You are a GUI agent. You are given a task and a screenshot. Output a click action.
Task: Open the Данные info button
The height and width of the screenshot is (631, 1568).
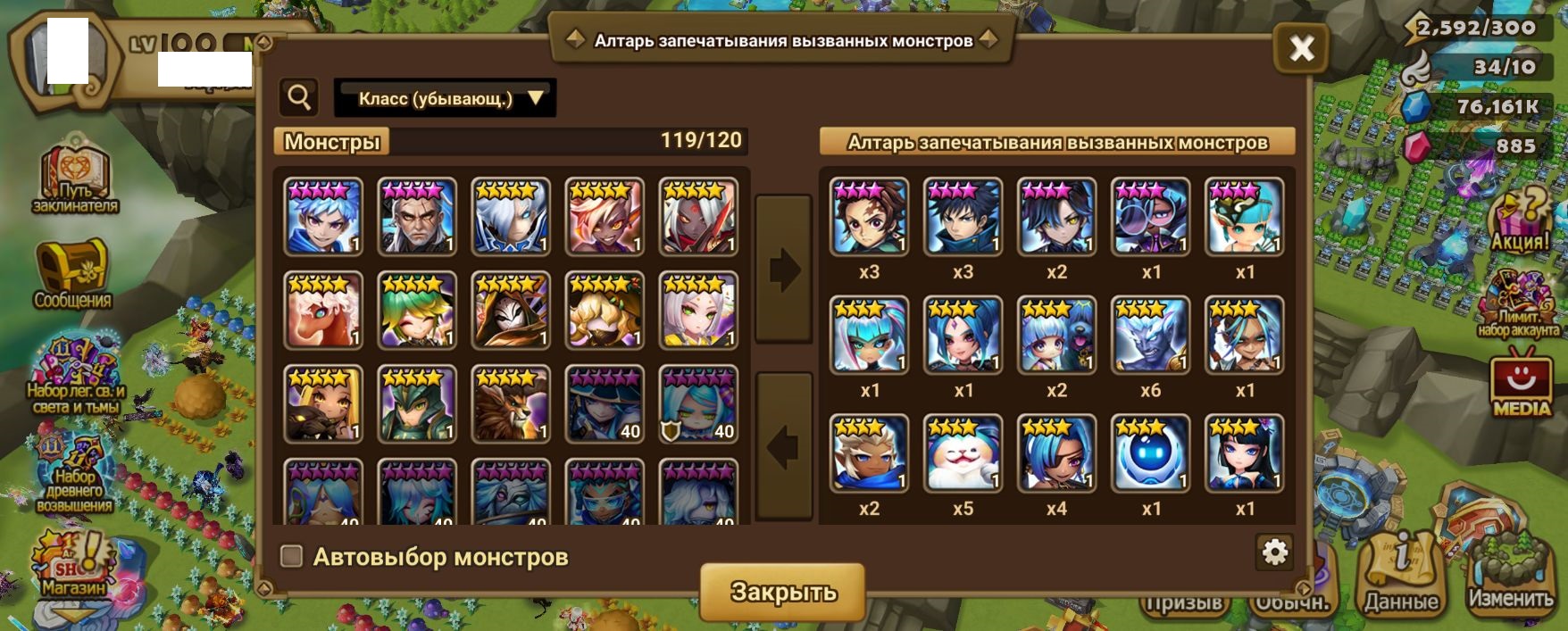coord(1401,577)
